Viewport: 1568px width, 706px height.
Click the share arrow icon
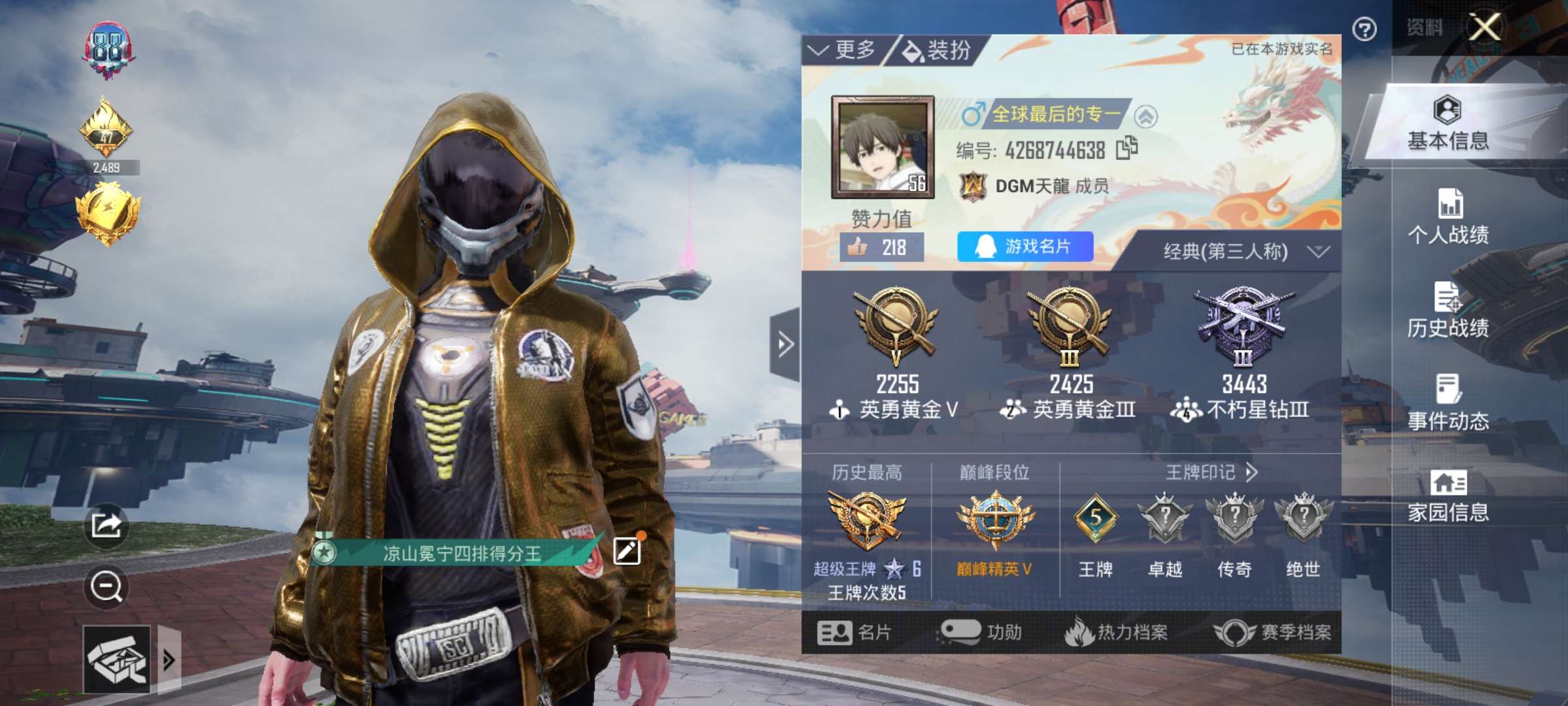tap(106, 525)
